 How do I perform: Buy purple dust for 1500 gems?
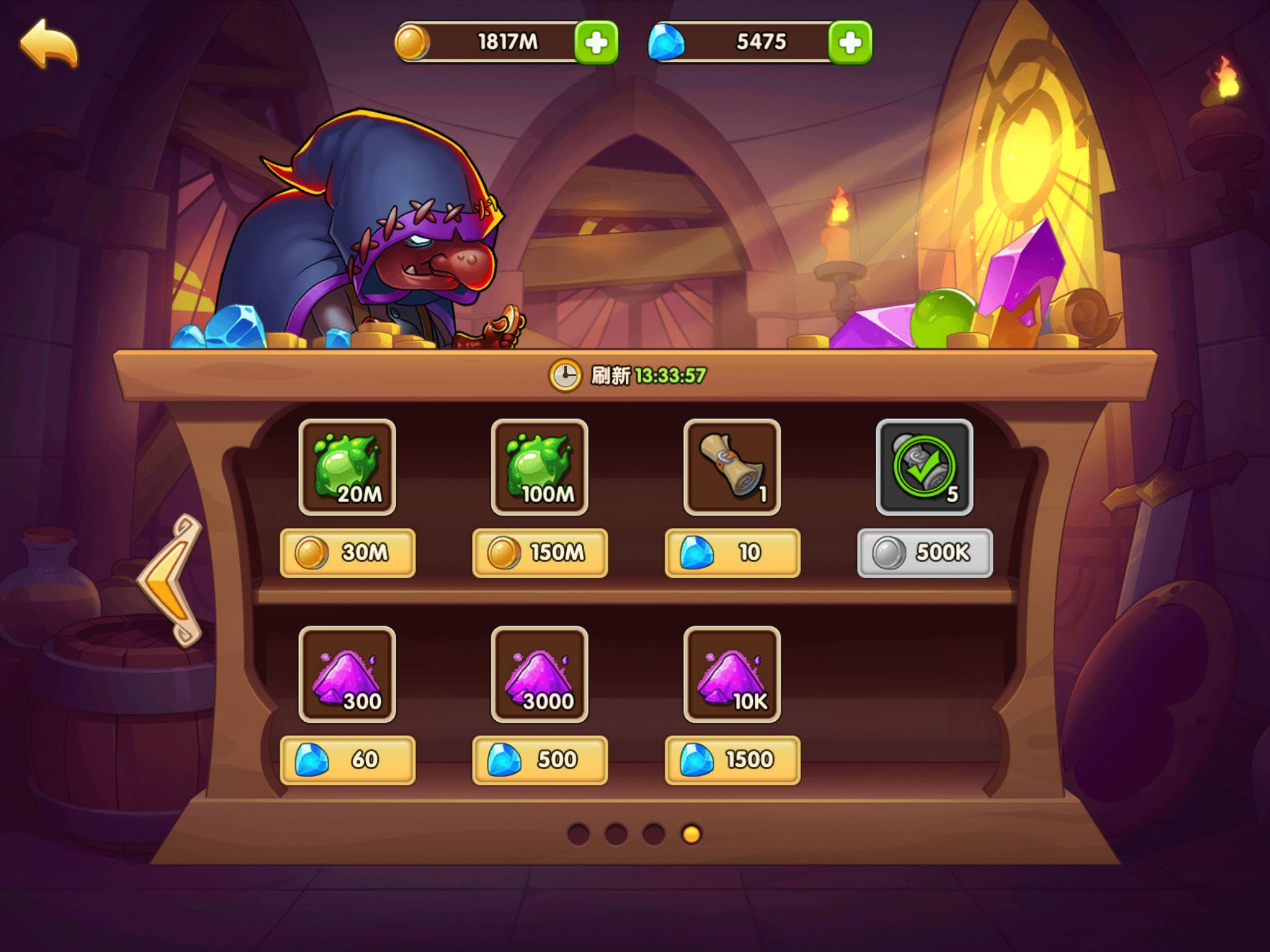pyautogui.click(x=732, y=760)
